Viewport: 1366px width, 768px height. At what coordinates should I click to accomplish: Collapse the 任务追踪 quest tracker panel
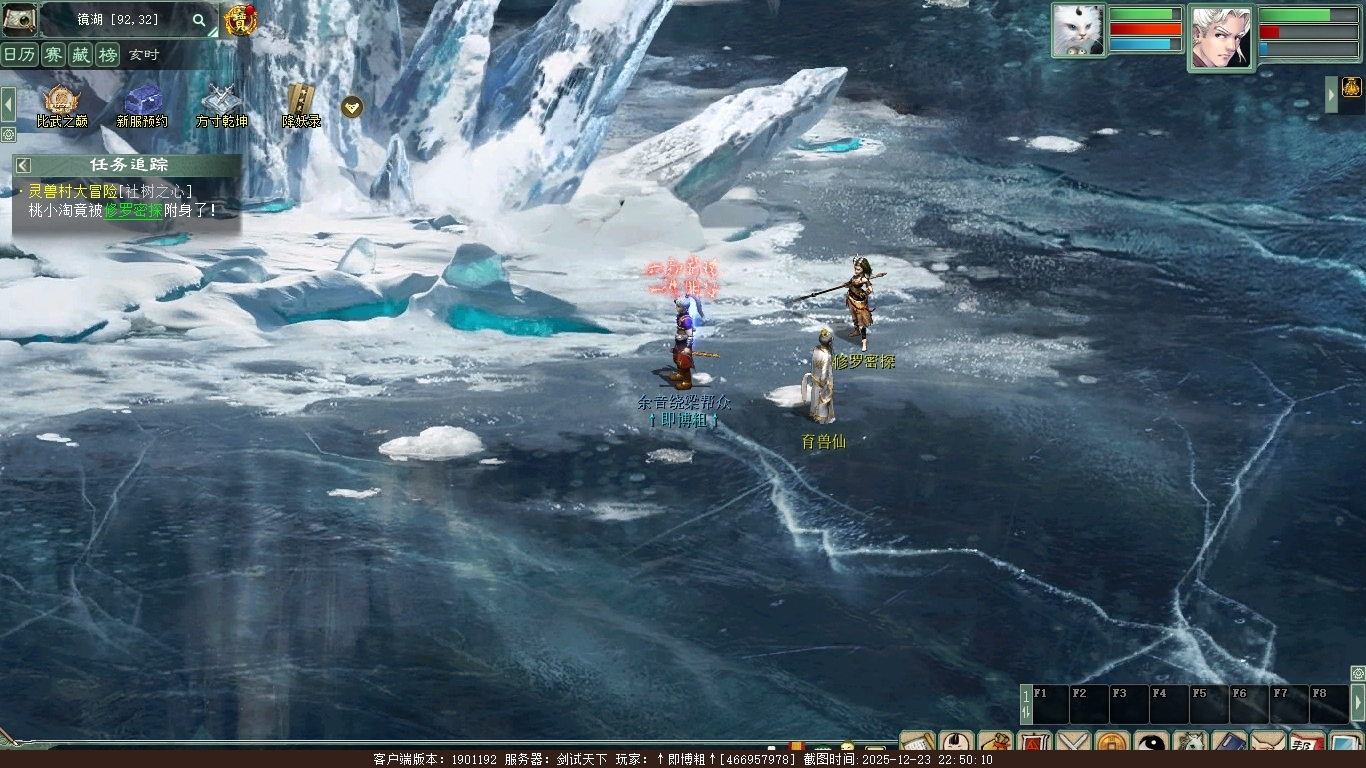[x=23, y=165]
